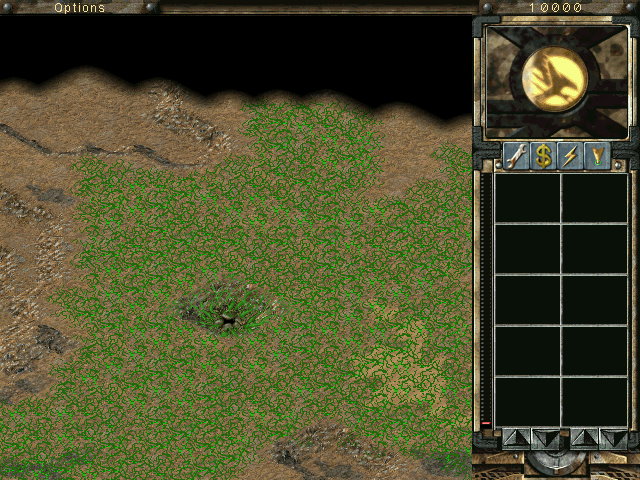Select the dollar-sign sell button
This screenshot has width=640, height=480.
coord(543,156)
